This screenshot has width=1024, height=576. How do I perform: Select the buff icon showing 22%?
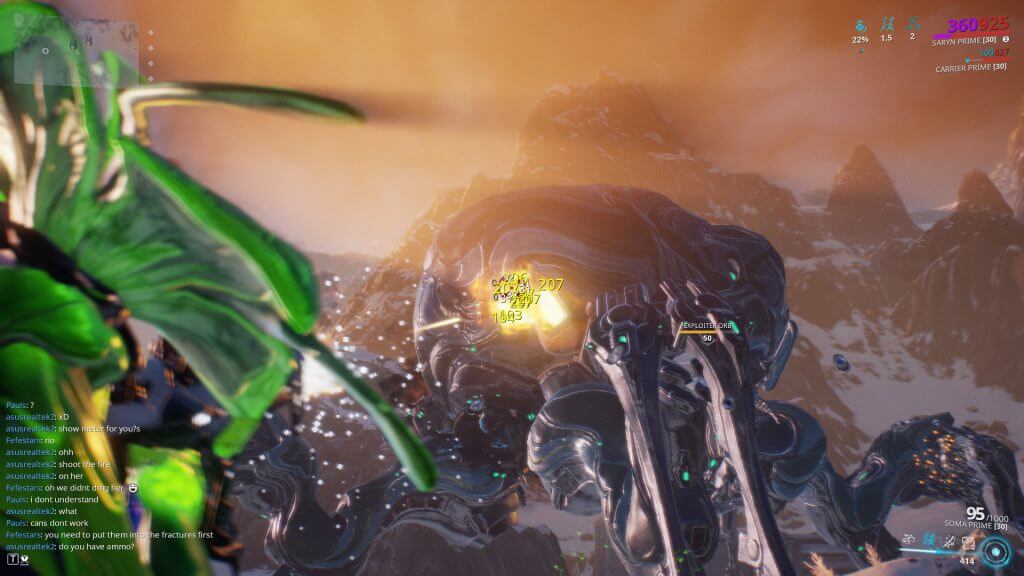pos(861,24)
